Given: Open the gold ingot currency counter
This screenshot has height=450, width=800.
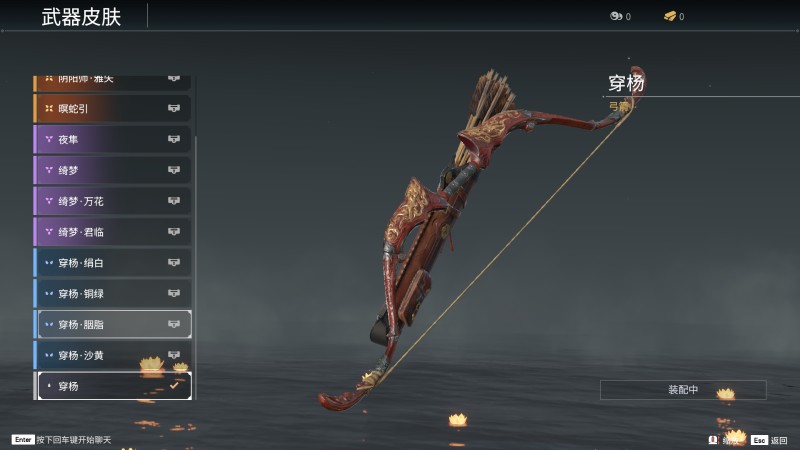Looking at the screenshot, I should [x=673, y=16].
